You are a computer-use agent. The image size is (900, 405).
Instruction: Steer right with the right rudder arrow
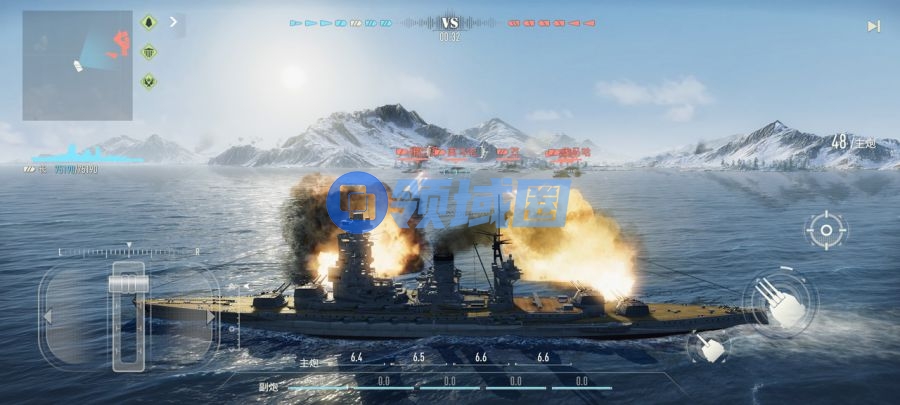[x=209, y=317]
